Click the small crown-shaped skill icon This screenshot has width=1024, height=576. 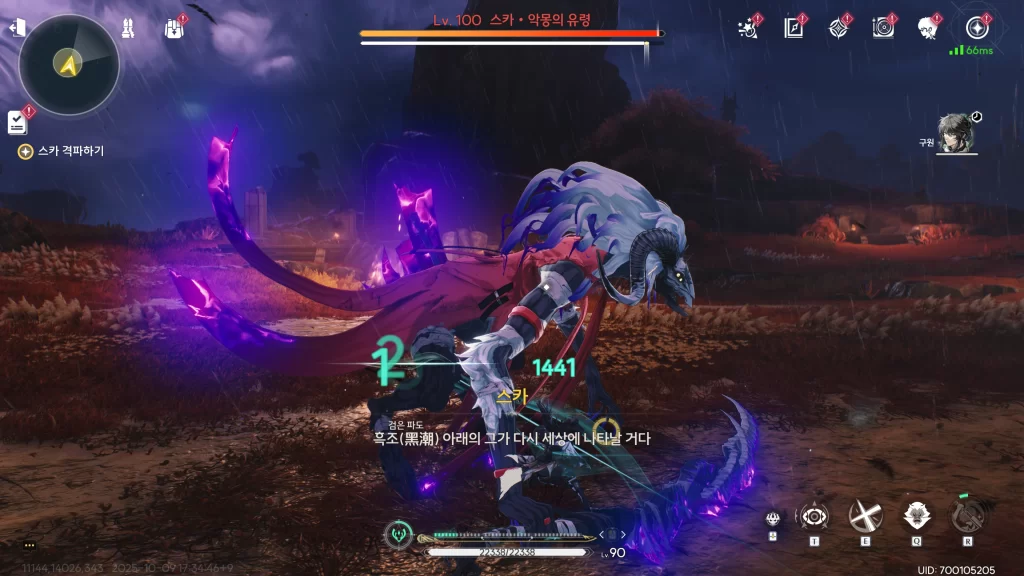click(x=772, y=518)
